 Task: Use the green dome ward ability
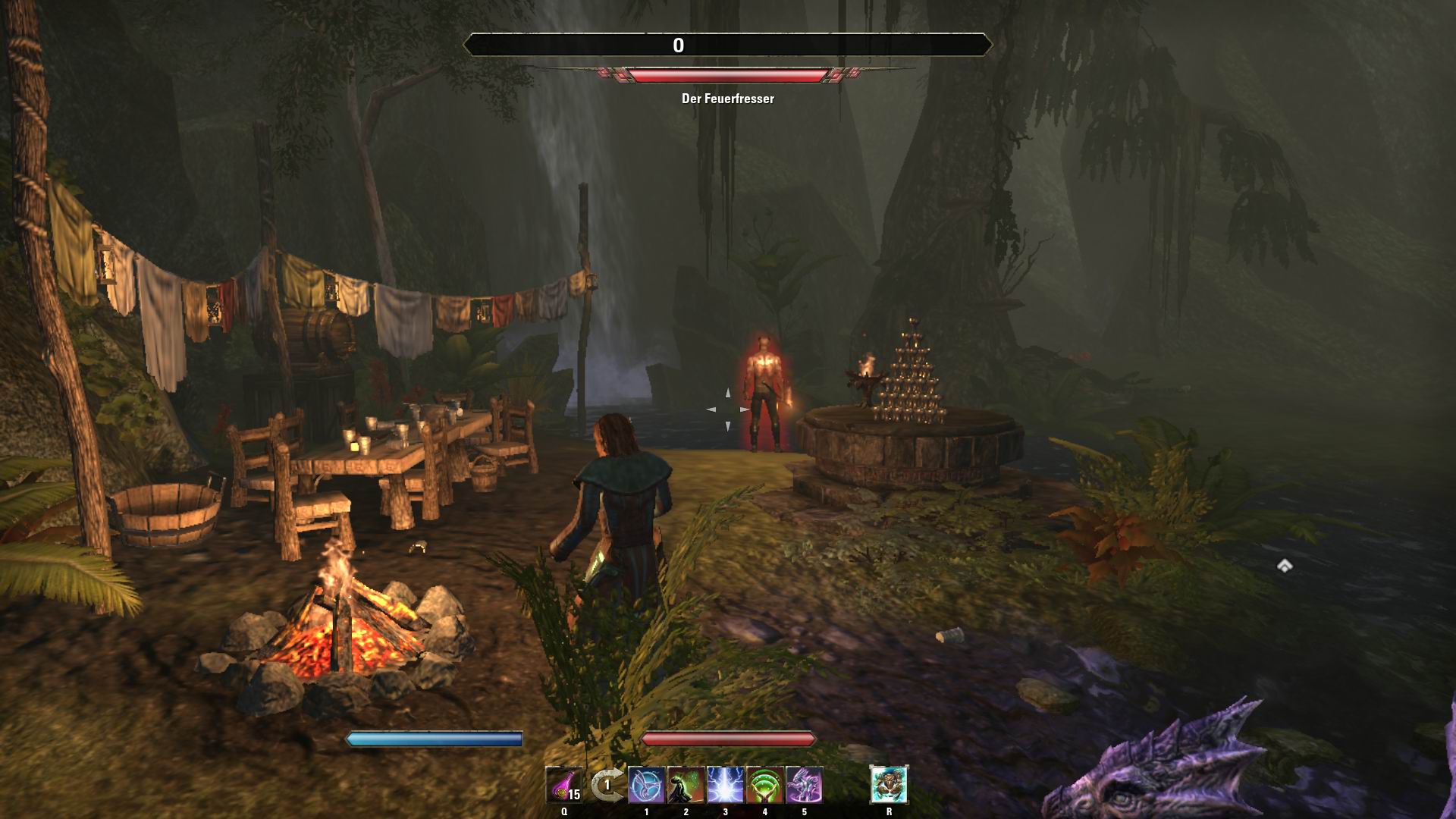click(x=764, y=785)
